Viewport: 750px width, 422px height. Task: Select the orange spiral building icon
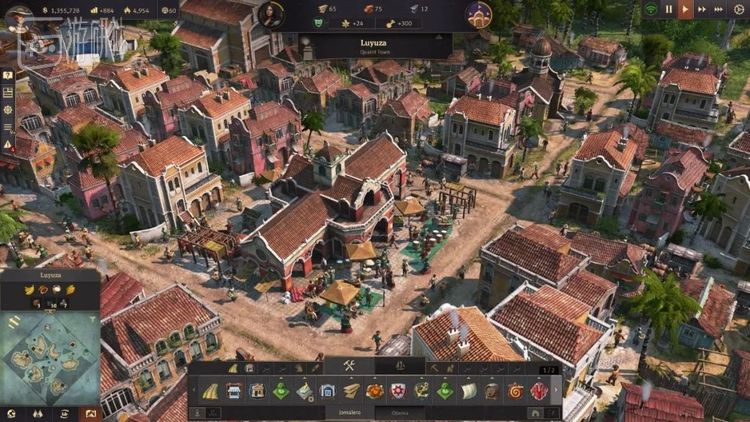click(516, 391)
